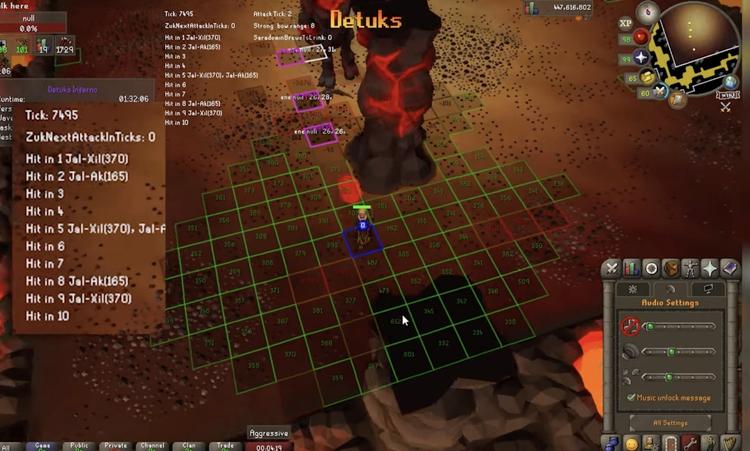
Task: Adjust the sound effect volume slider
Action: click(x=680, y=351)
